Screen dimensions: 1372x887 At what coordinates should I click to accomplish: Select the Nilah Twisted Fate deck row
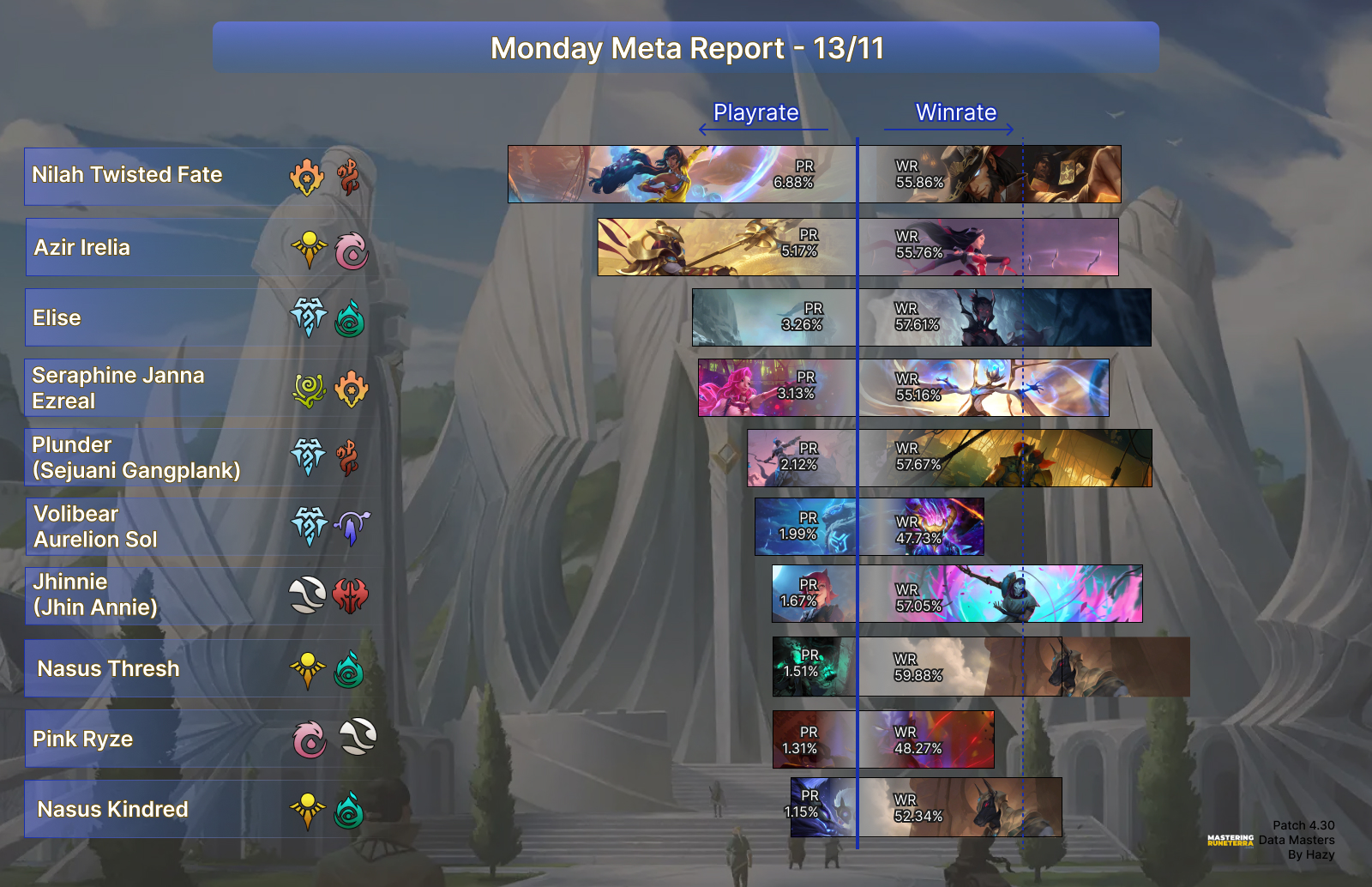tap(199, 176)
